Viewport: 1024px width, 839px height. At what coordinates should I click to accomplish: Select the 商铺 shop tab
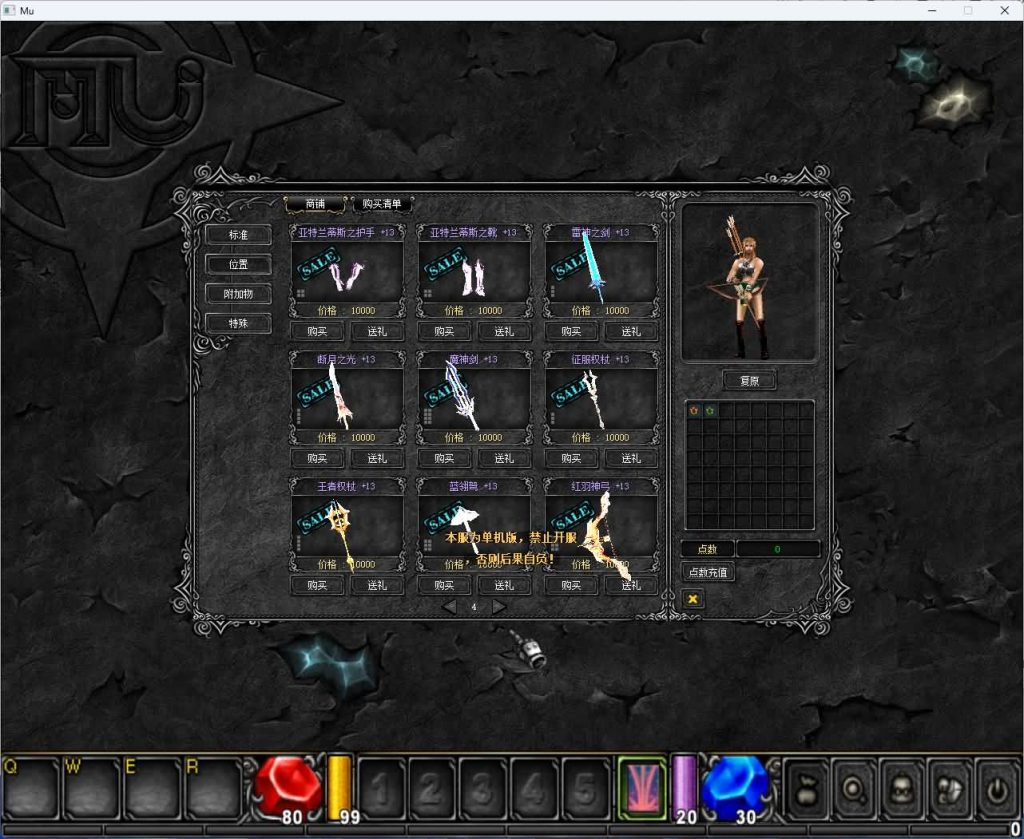(315, 204)
